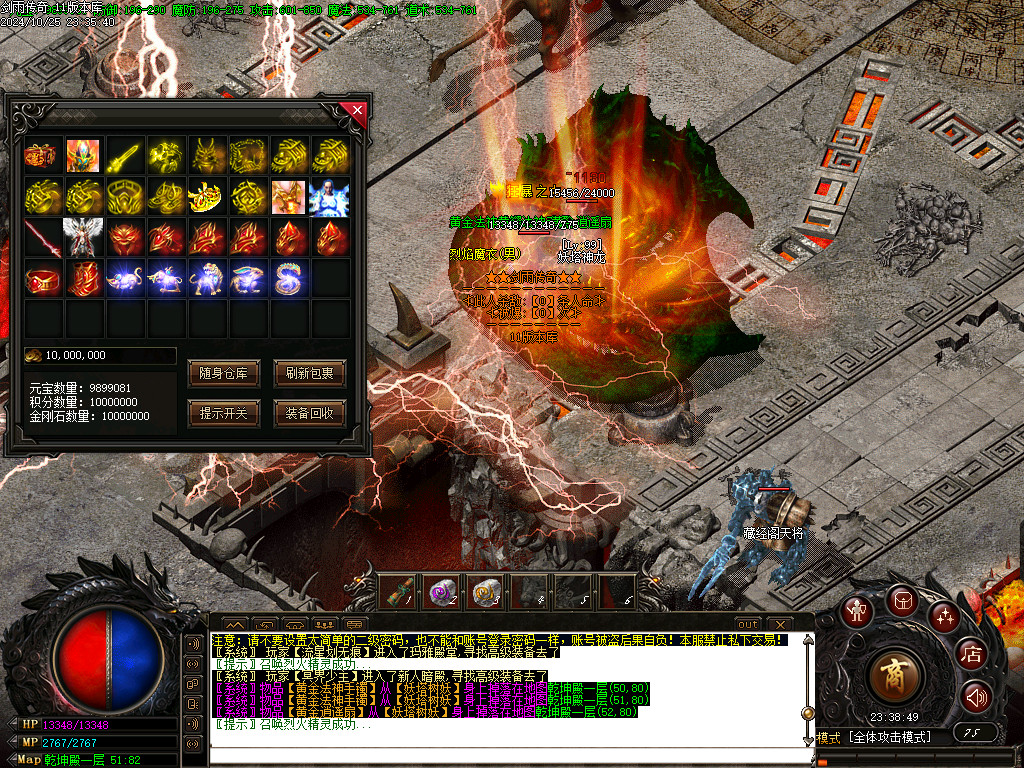1024x768 pixels.
Task: Open the skills panel sparkle icon
Action: 945,616
